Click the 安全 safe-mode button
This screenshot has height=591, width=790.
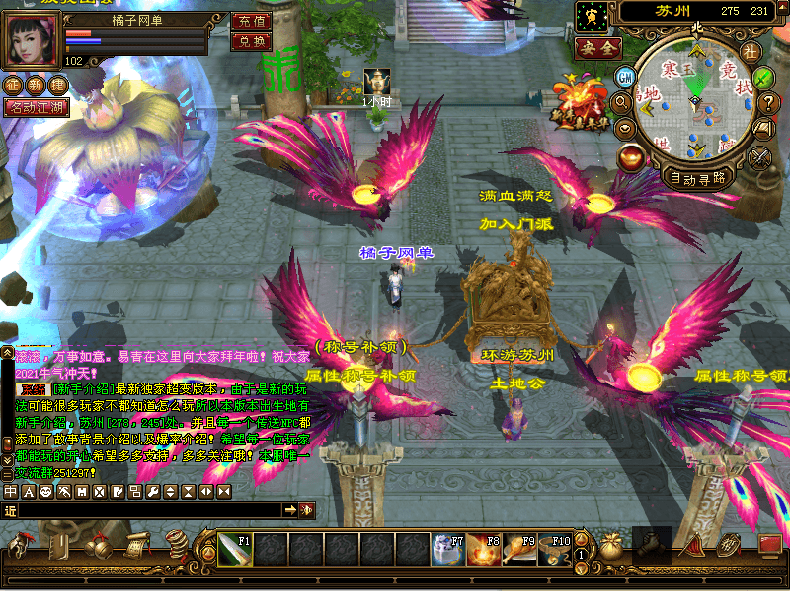[598, 47]
